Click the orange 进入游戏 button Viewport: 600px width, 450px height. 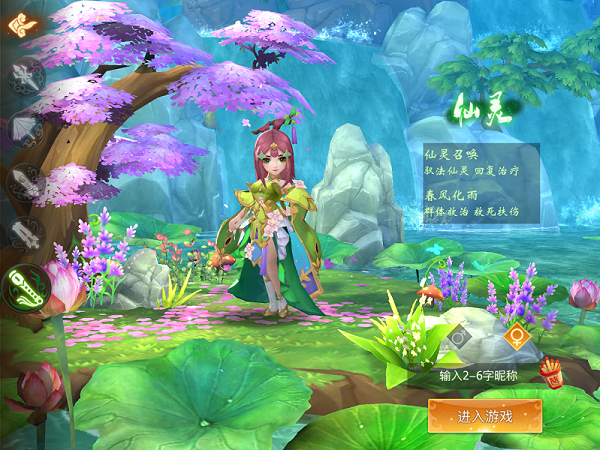pos(485,415)
